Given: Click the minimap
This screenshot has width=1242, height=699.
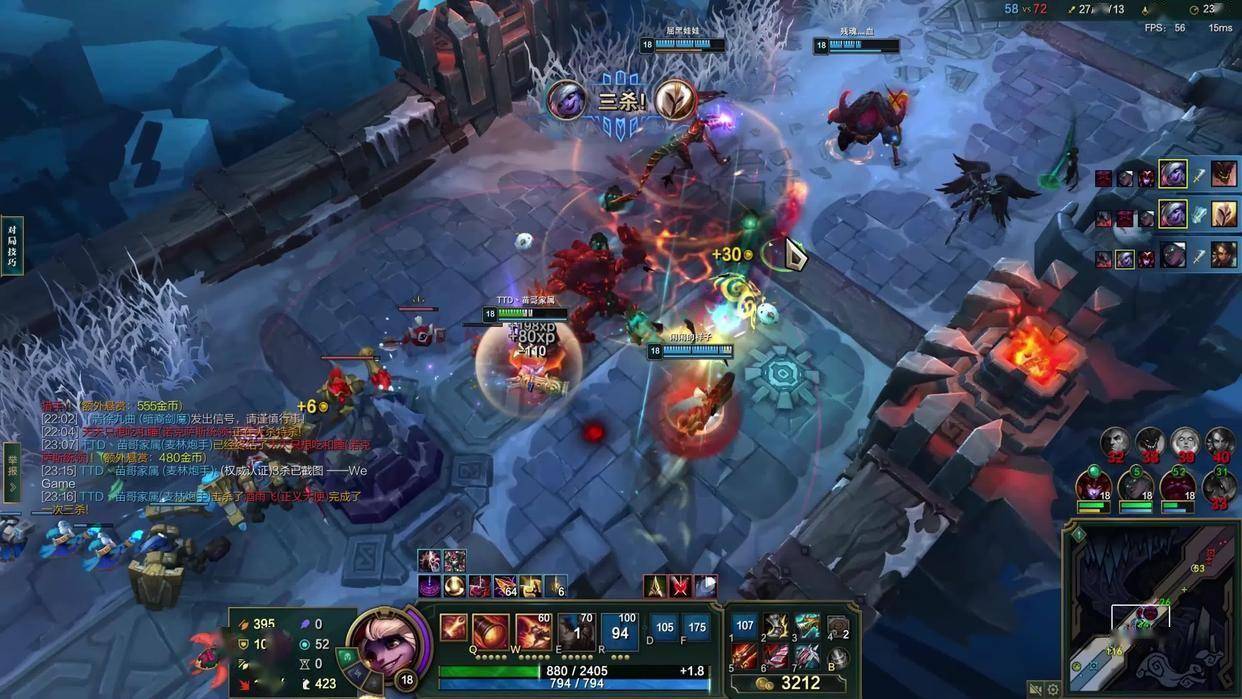Looking at the screenshot, I should coord(1153,610).
